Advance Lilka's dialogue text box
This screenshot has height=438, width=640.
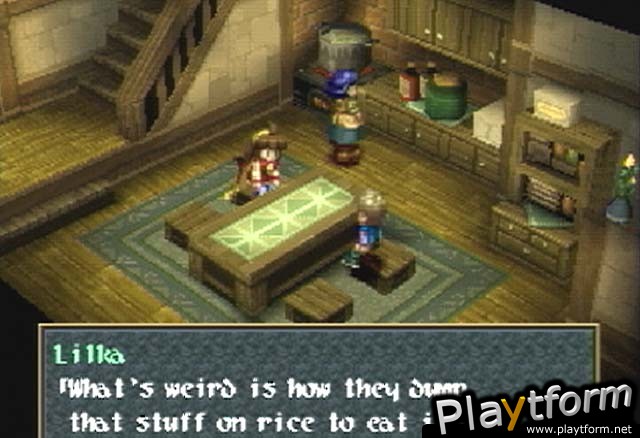point(300,385)
